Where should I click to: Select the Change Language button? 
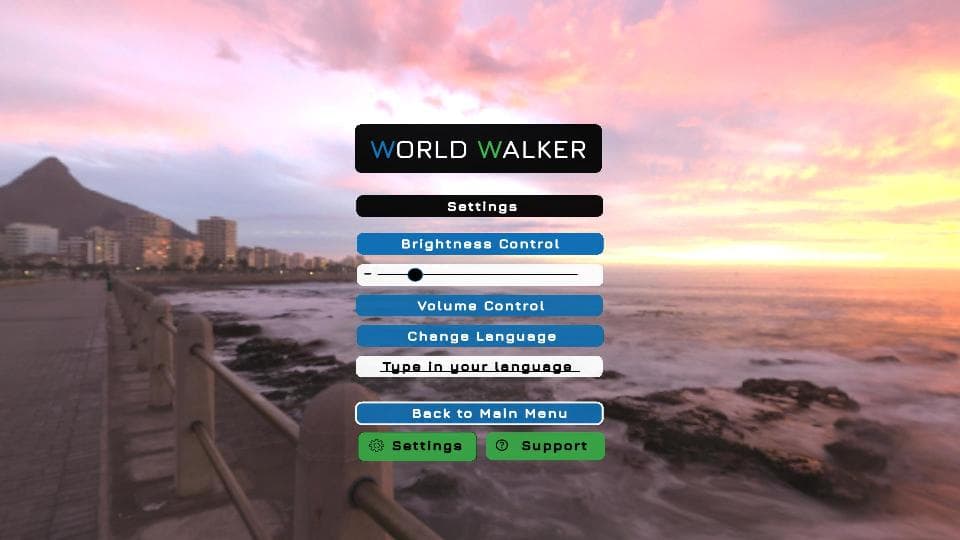pos(480,336)
